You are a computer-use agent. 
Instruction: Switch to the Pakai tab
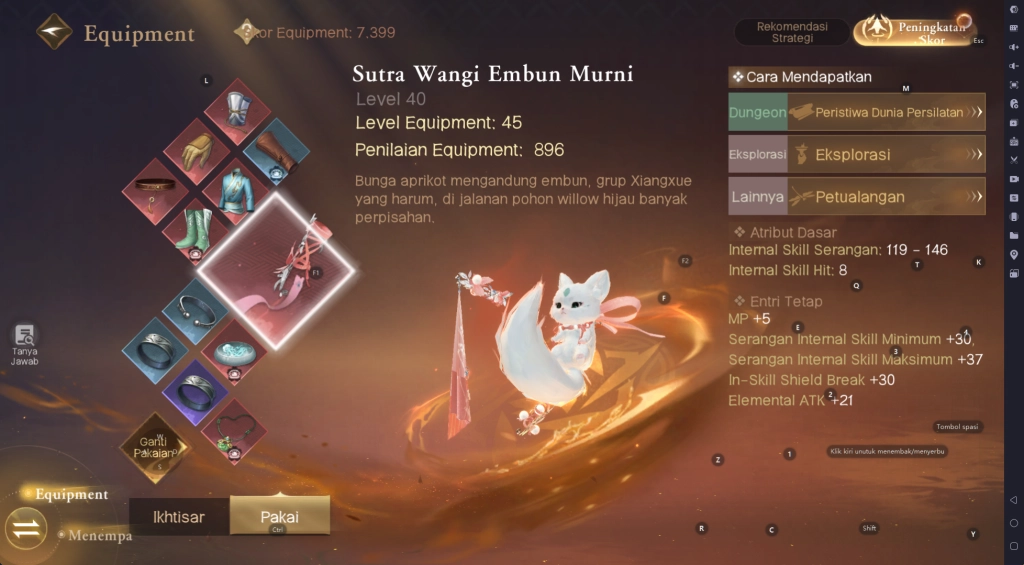(280, 517)
